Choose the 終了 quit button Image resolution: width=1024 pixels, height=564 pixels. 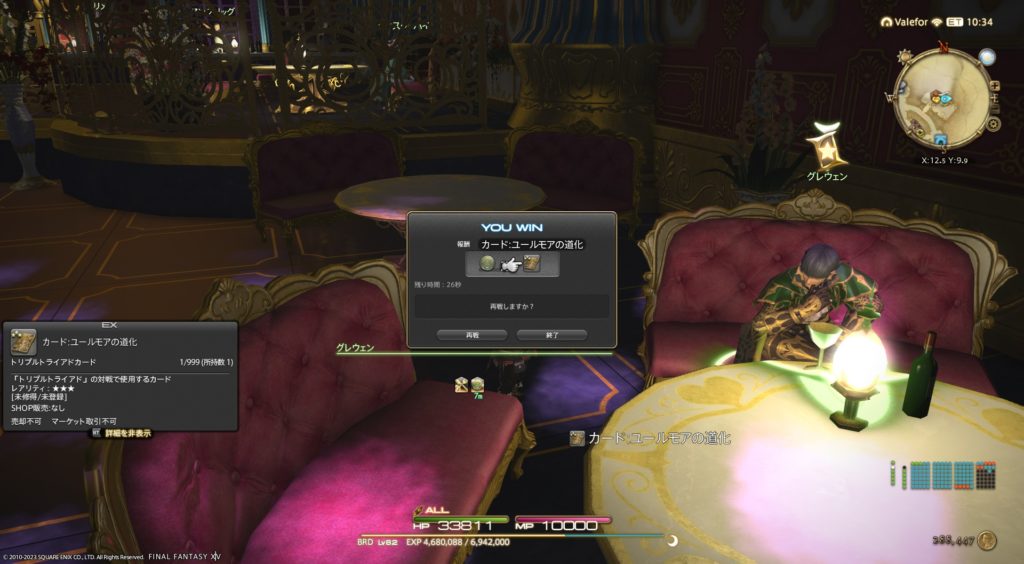(x=551, y=335)
